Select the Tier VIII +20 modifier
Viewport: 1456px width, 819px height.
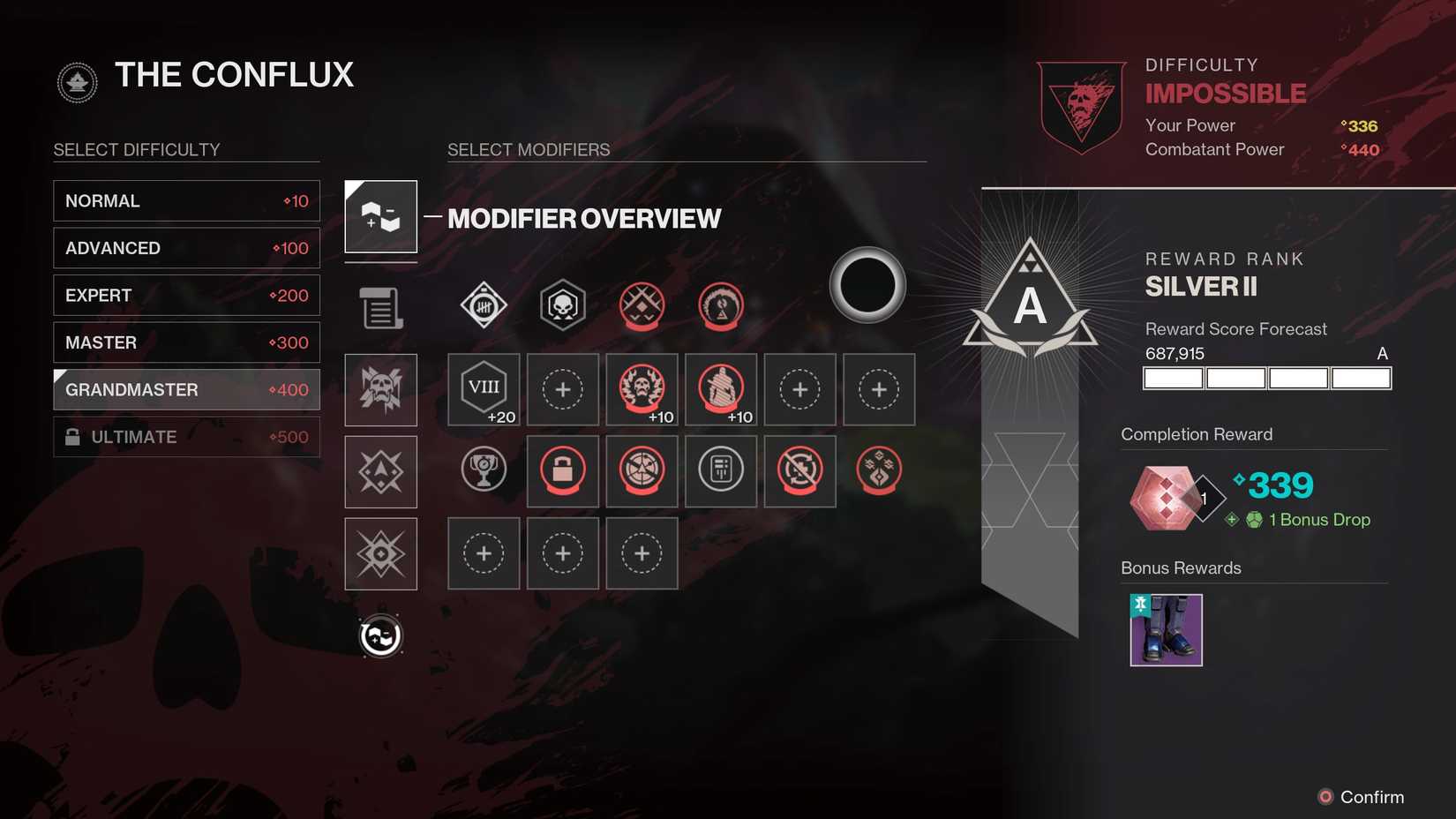coord(483,389)
